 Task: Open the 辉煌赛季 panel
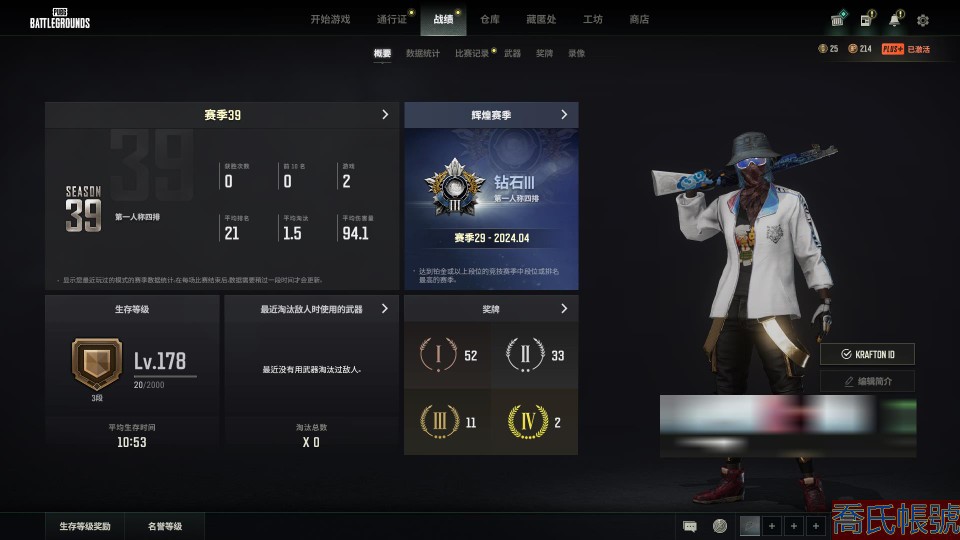click(491, 115)
